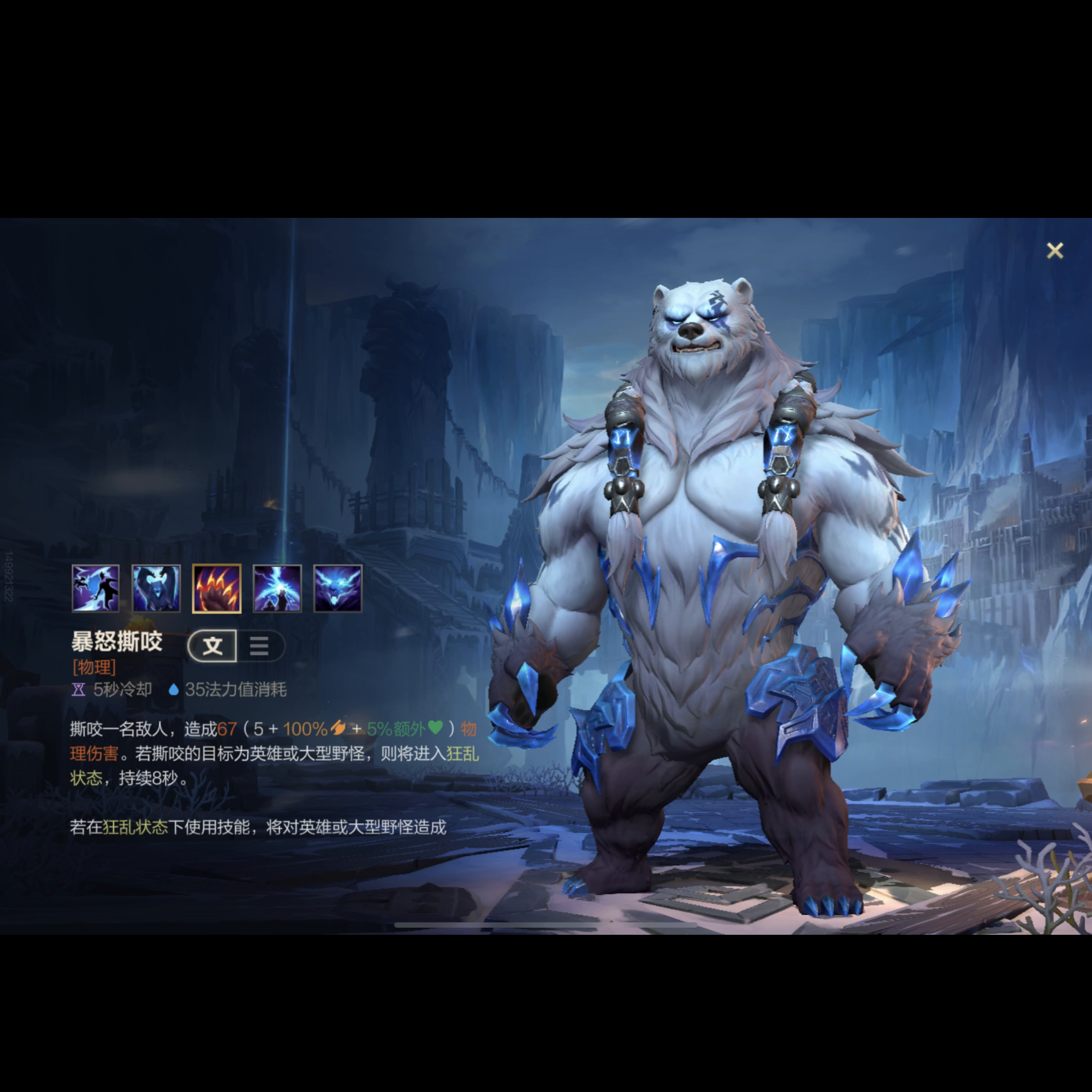Switch to the 文 text description view
This screenshot has width=1092, height=1092.
click(212, 646)
